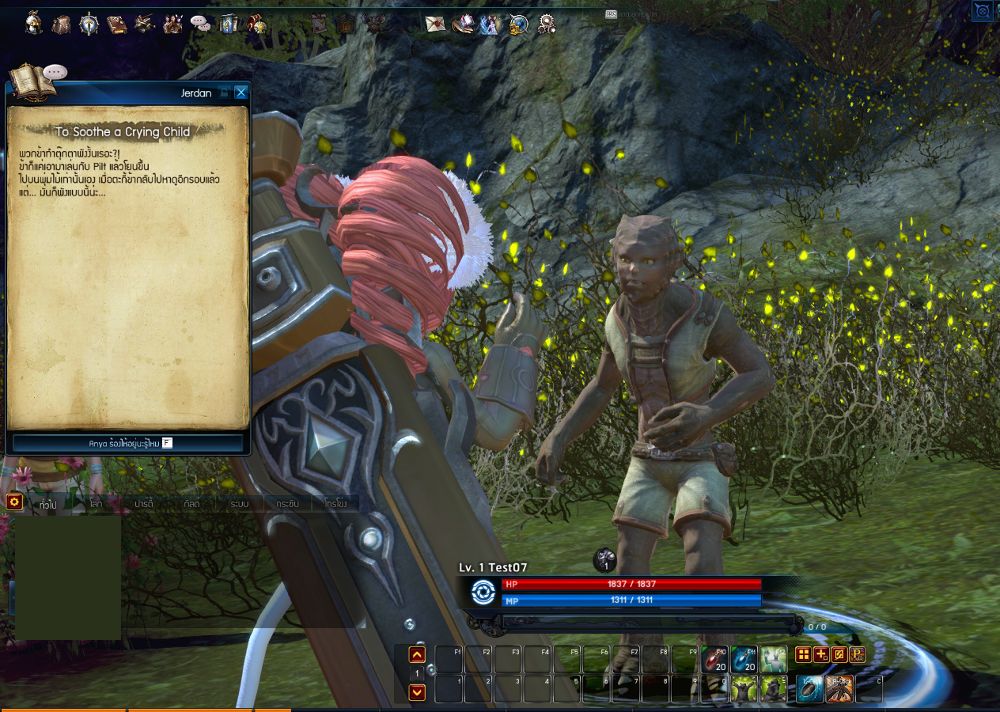Click the plus button beside the hotbar
The image size is (1000, 712).
(x=821, y=654)
